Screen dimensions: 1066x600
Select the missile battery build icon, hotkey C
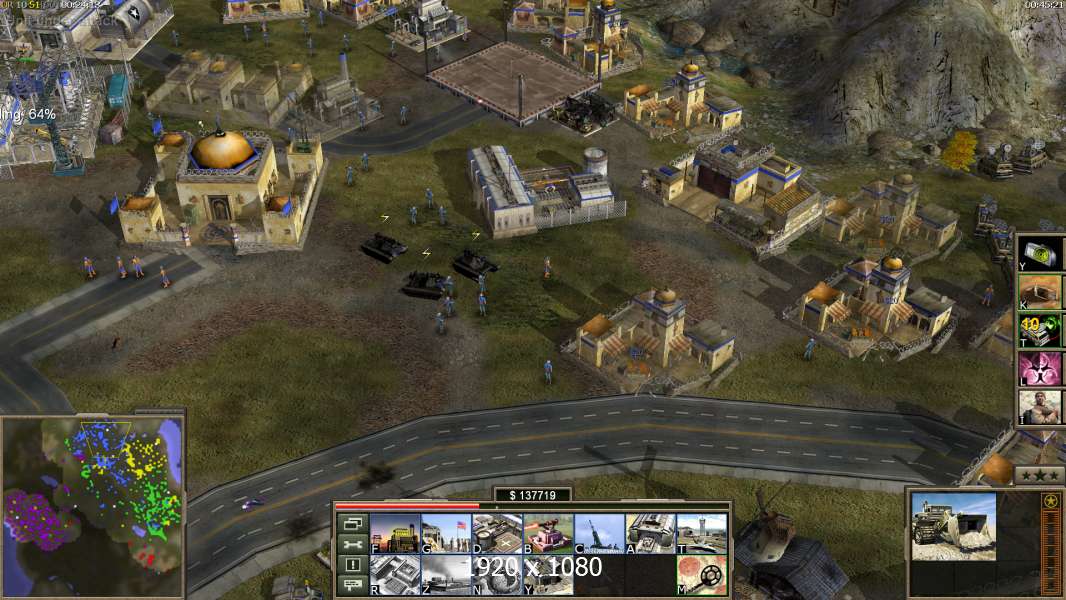tap(599, 533)
